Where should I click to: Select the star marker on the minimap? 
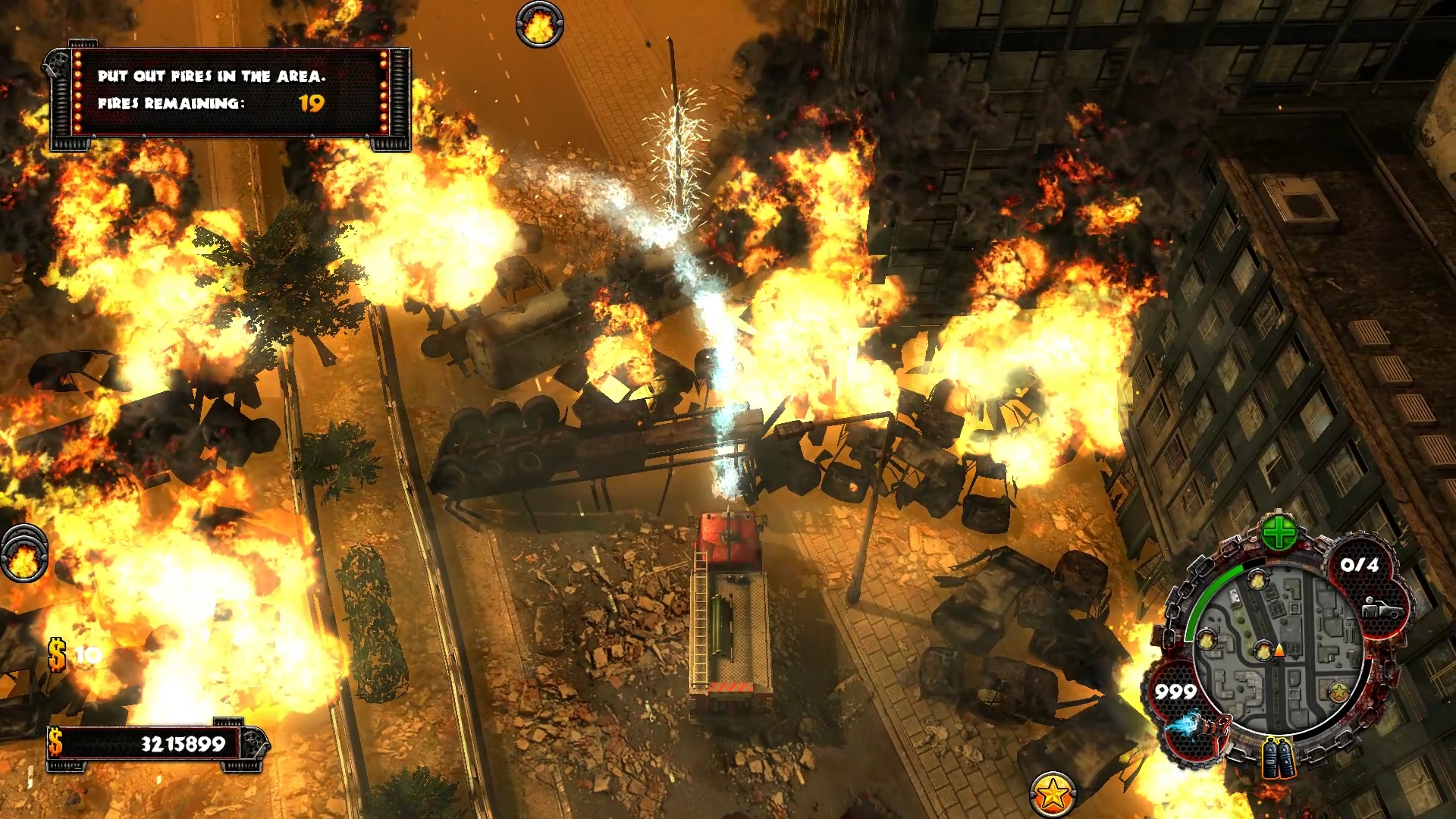click(x=1338, y=692)
